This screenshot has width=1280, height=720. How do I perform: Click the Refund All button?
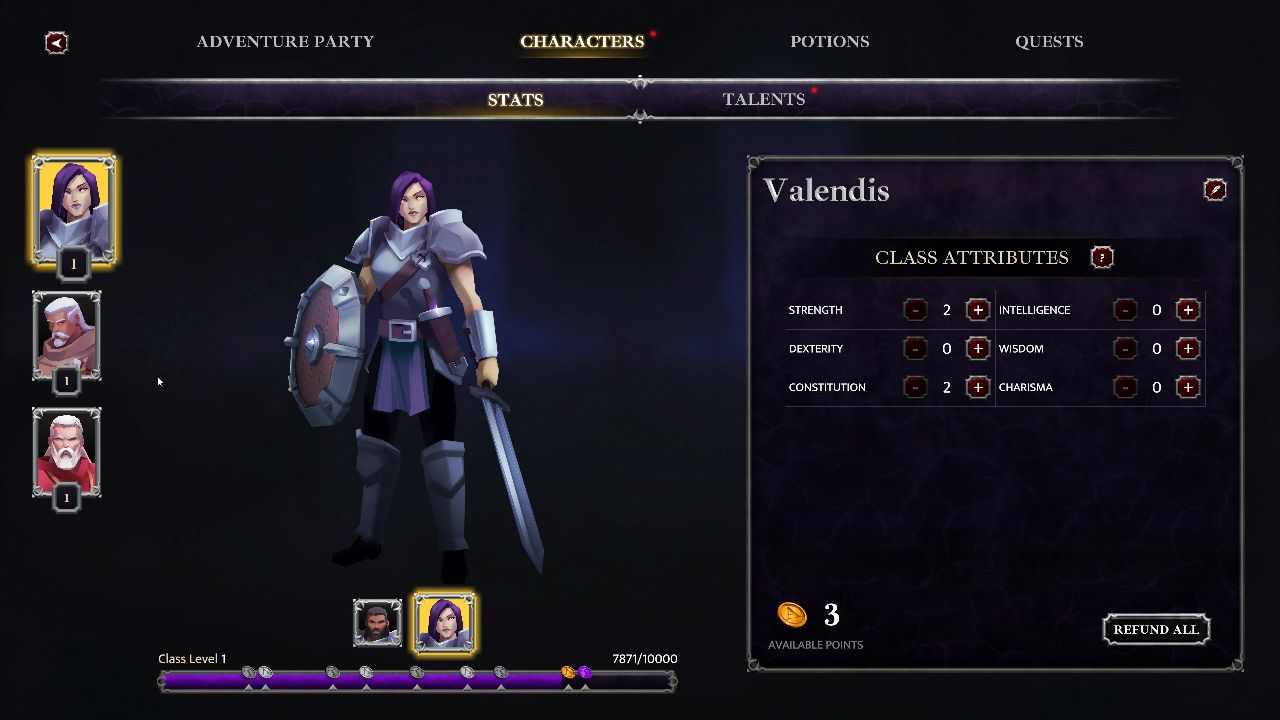tap(1156, 629)
